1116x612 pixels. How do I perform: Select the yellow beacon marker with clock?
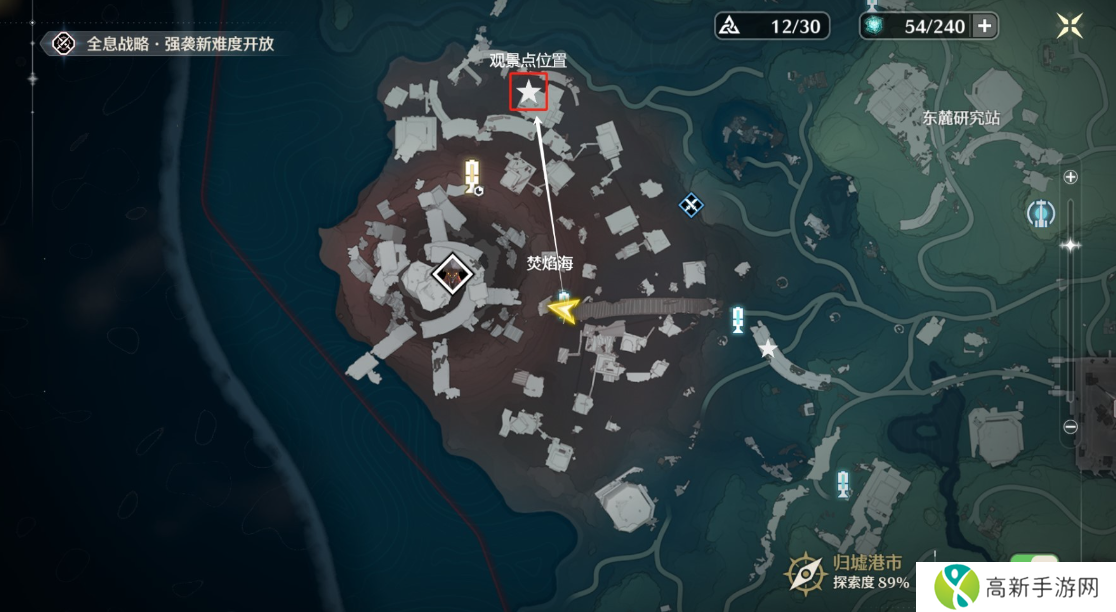click(x=473, y=176)
